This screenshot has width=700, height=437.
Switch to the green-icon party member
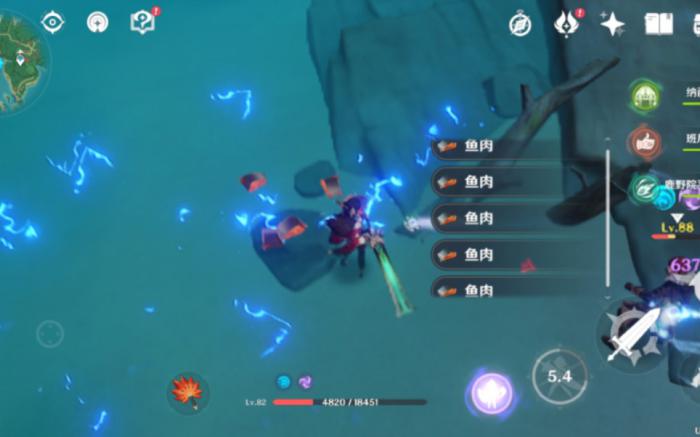(645, 96)
